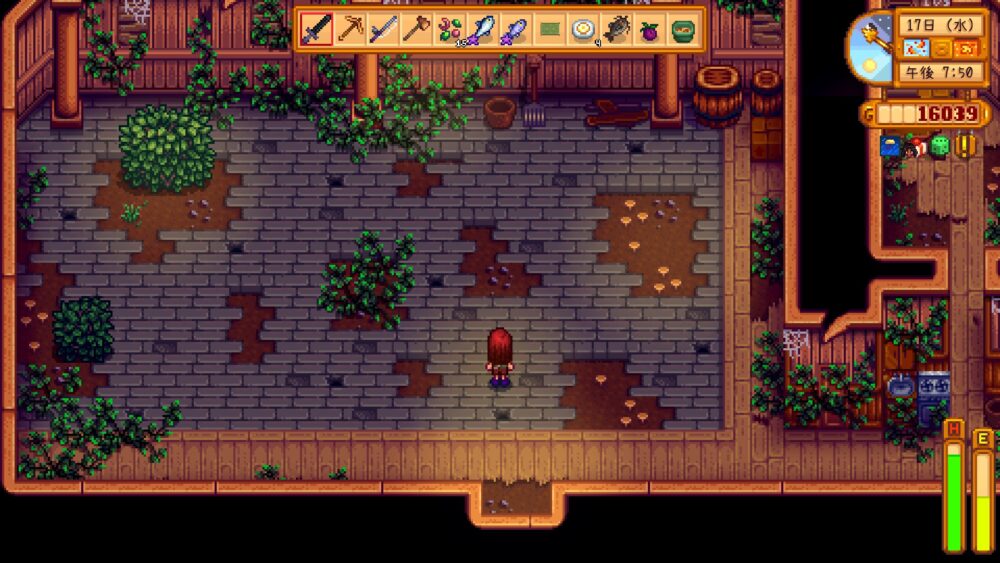This screenshot has width=1000, height=563.
Task: Choose the green pot item slot
Action: [x=682, y=29]
